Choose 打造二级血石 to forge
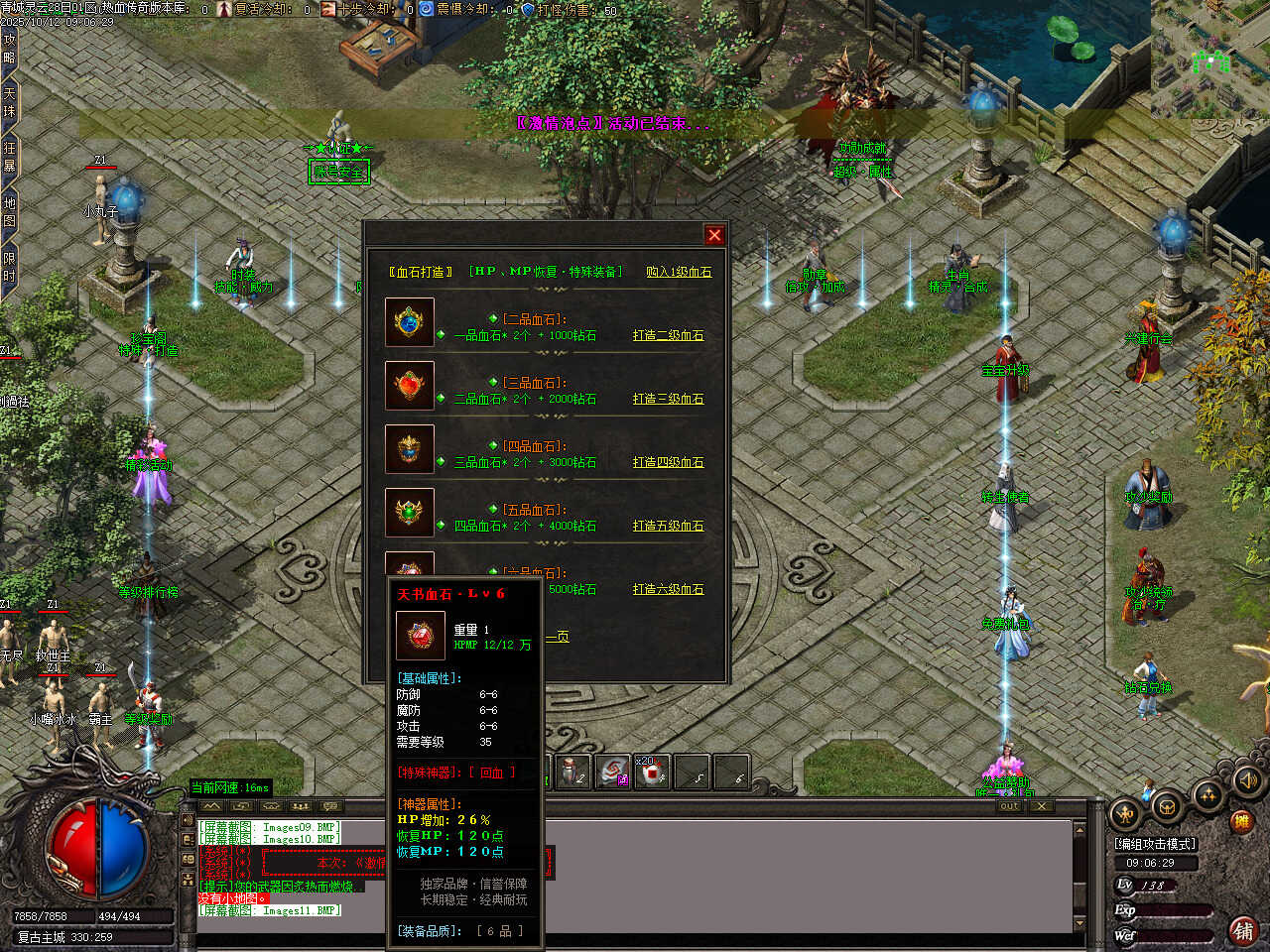Image resolution: width=1270 pixels, height=952 pixels. (x=668, y=335)
